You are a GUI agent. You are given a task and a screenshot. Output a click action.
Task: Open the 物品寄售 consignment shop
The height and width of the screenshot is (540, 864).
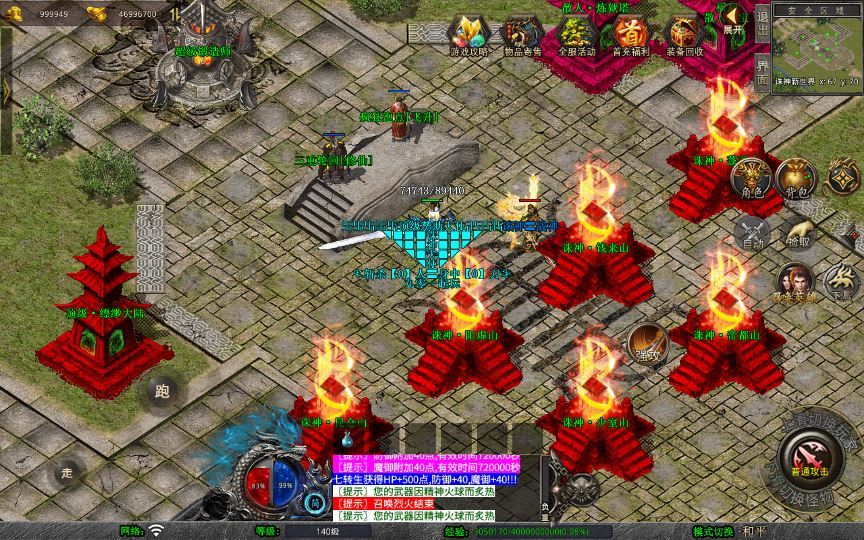(519, 35)
